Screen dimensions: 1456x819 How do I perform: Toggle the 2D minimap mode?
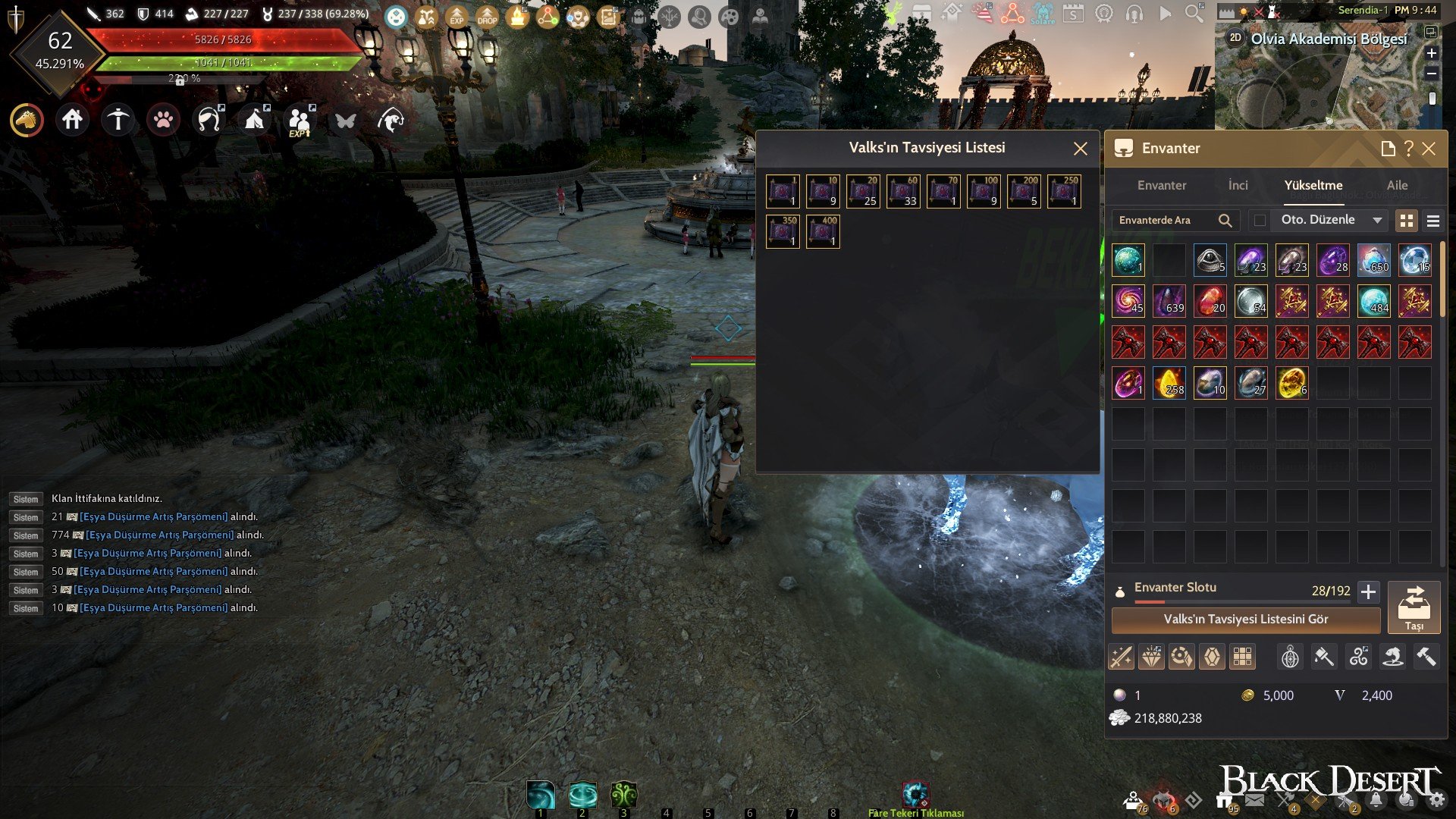(1235, 37)
